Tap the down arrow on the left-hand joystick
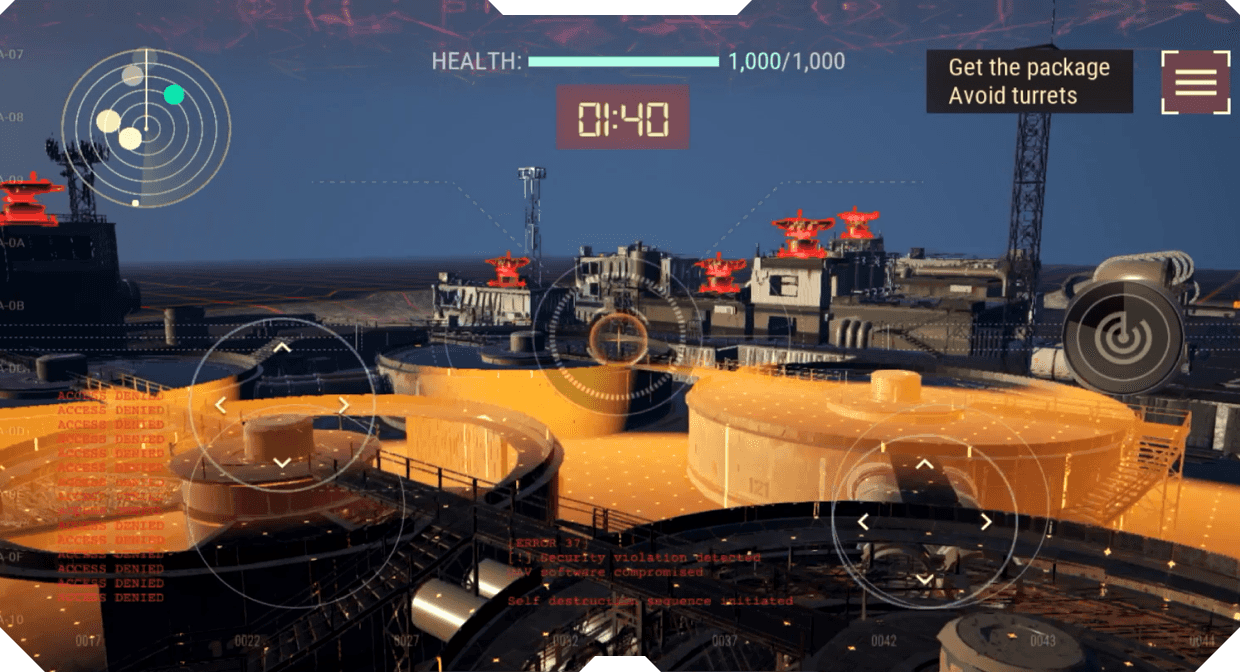The image size is (1240, 672). pyautogui.click(x=282, y=462)
